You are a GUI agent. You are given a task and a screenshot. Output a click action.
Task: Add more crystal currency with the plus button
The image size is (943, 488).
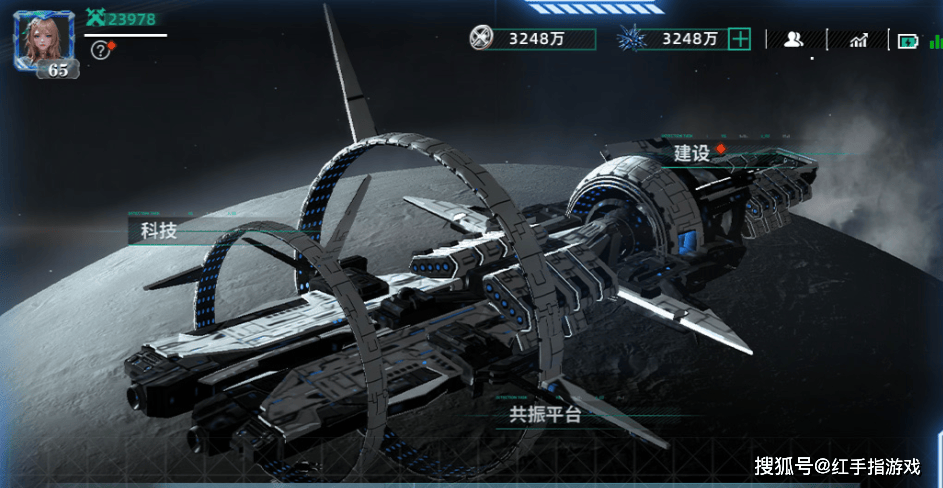click(739, 39)
